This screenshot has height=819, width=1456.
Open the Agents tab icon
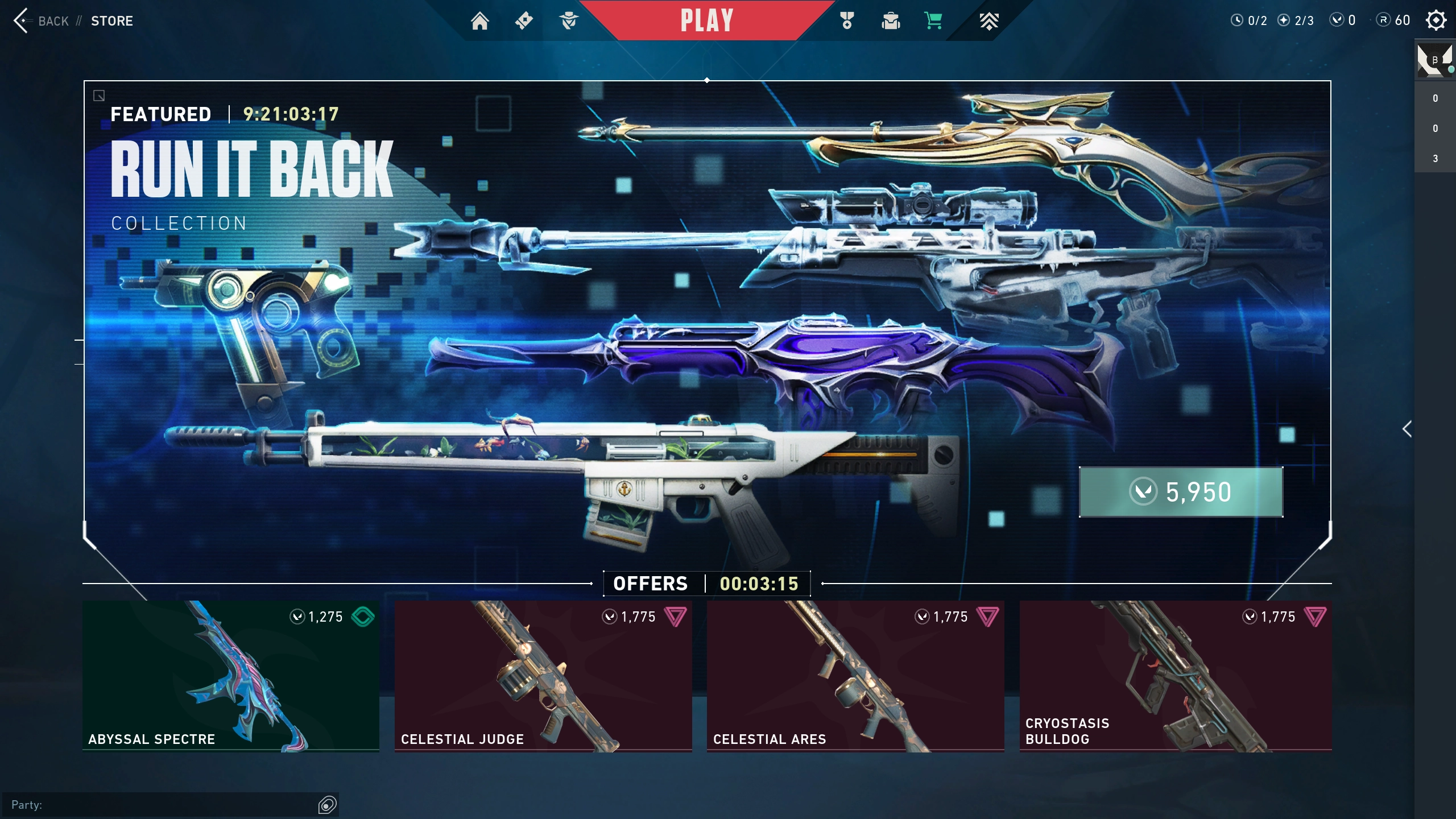click(x=568, y=21)
